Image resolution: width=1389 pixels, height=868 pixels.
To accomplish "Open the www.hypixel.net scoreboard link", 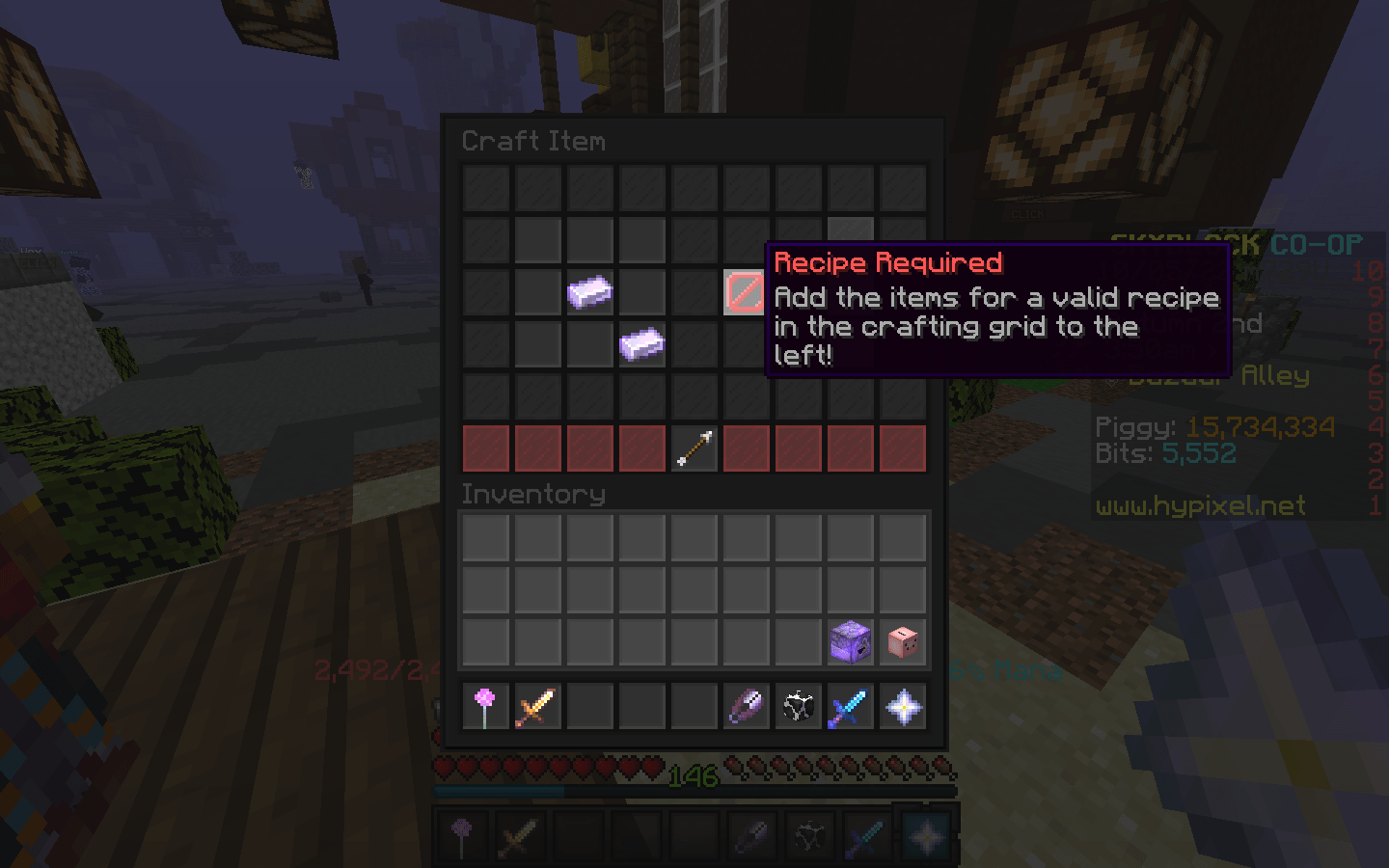I will (x=1201, y=506).
